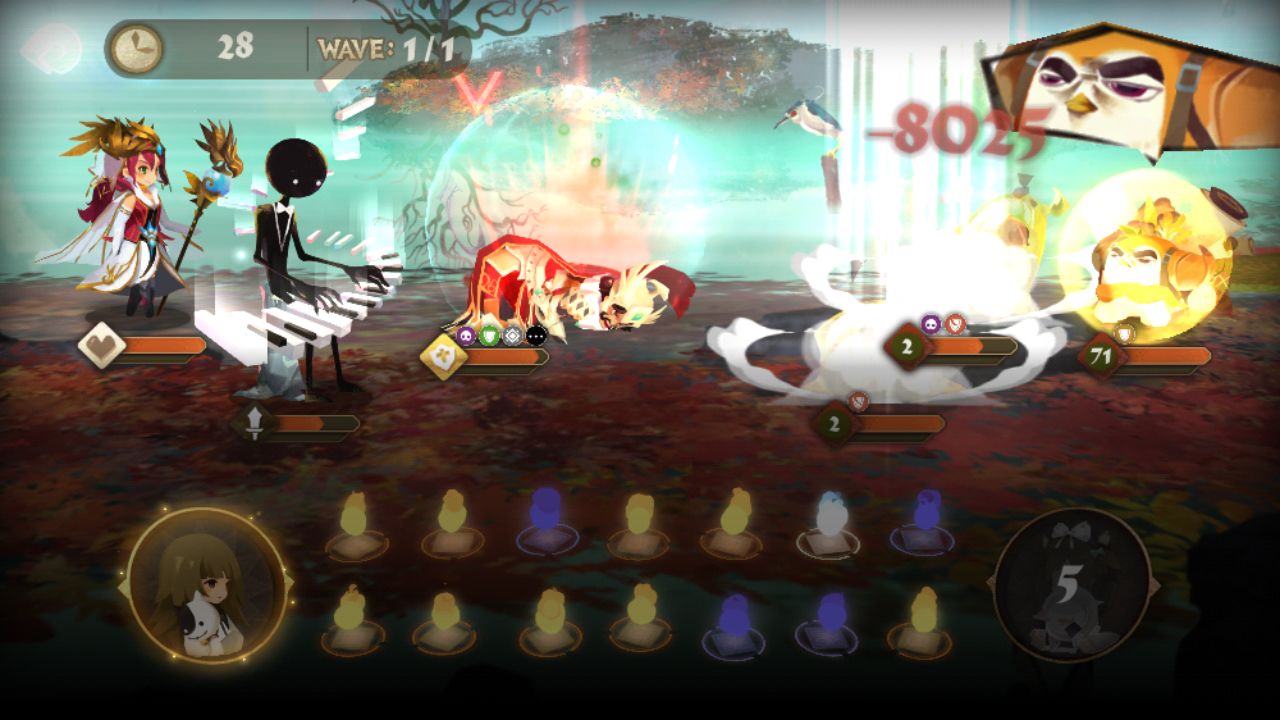Tap the advisor skill circle showing 5
This screenshot has height=720, width=1280.
point(1071,585)
